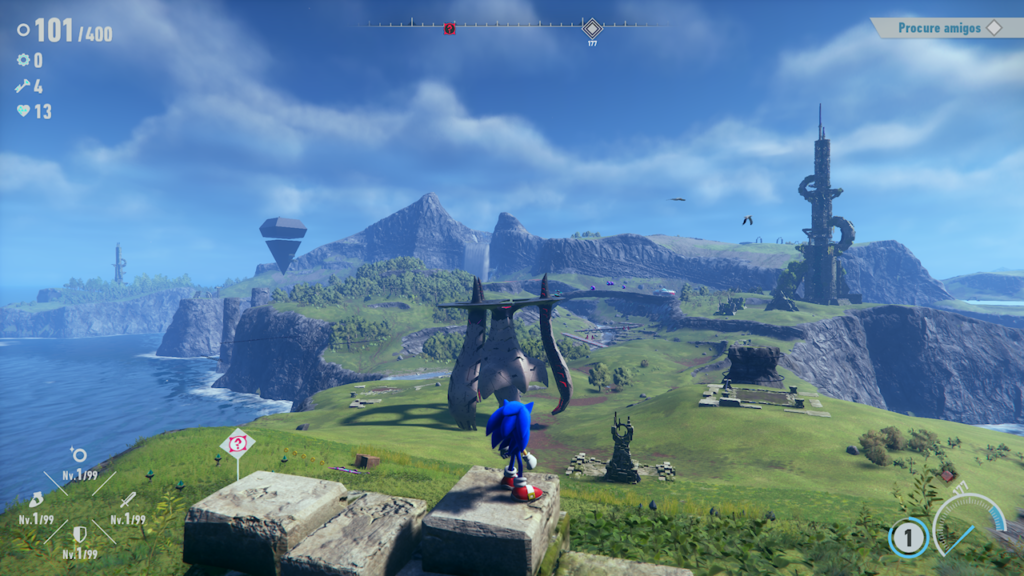Click the heart memory token icon
The height and width of the screenshot is (576, 1024).
(23, 111)
